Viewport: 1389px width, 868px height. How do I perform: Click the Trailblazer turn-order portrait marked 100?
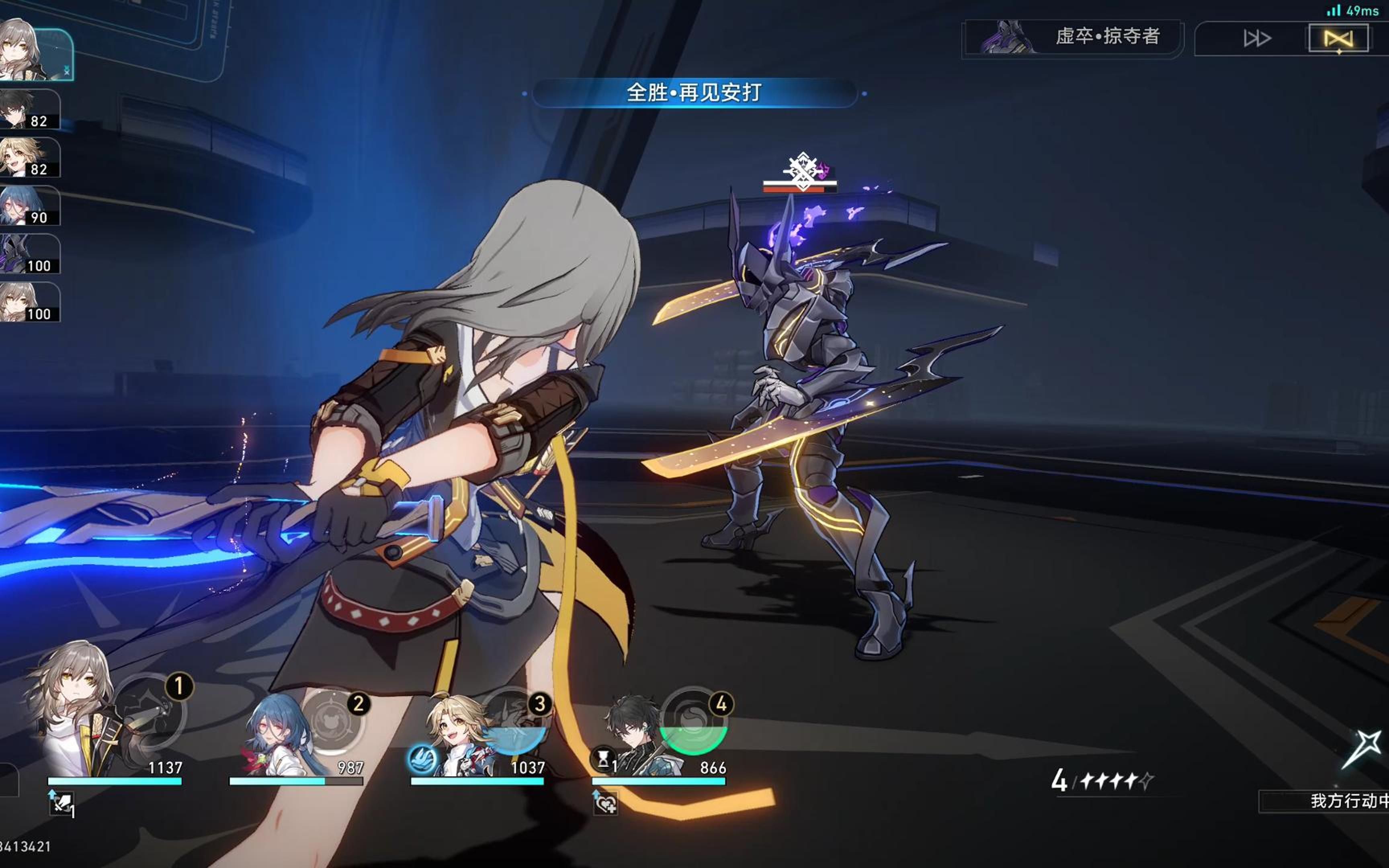point(29,302)
